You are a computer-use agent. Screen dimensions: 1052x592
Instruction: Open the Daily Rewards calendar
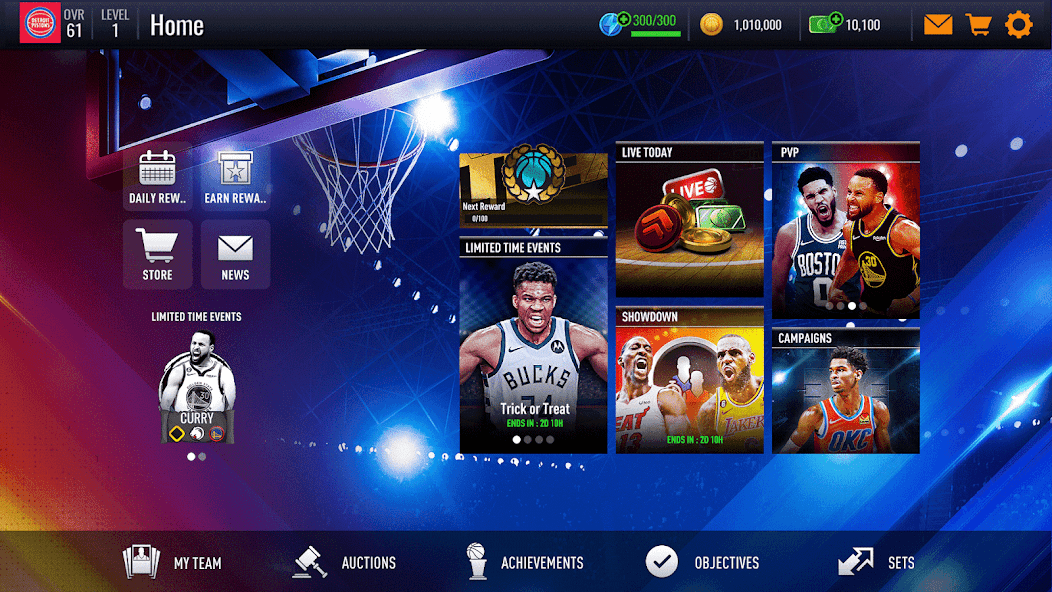tap(157, 179)
